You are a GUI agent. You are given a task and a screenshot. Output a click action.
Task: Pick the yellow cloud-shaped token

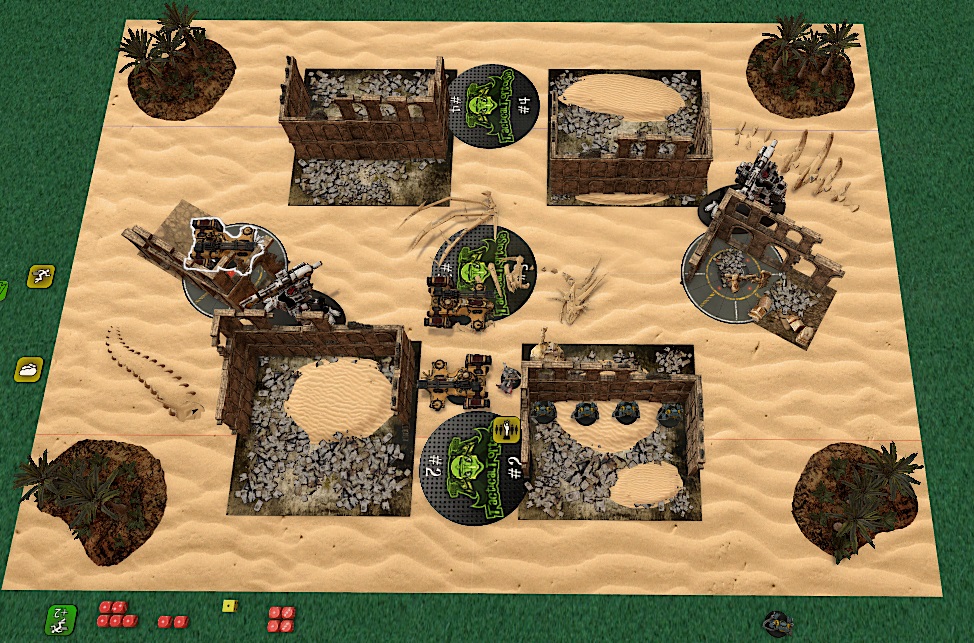[28, 369]
